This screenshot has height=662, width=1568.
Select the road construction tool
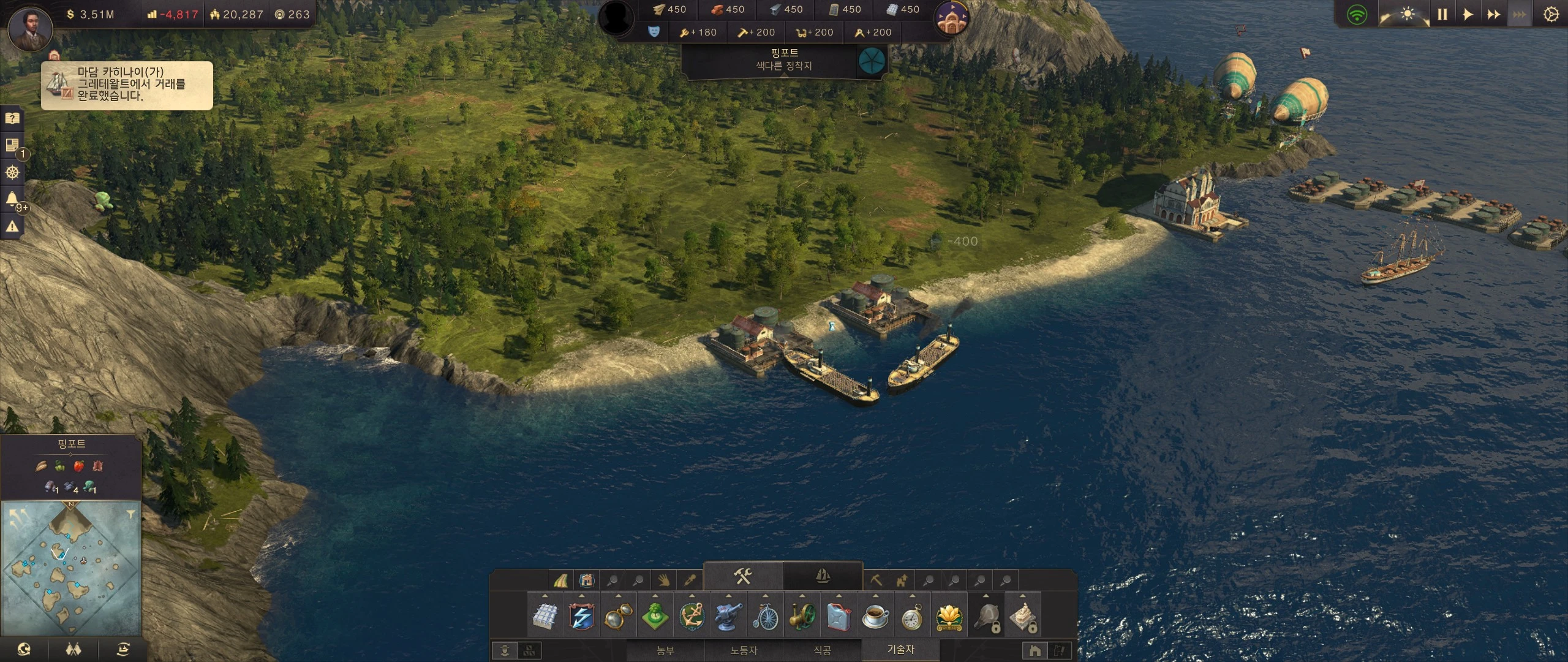click(x=561, y=580)
